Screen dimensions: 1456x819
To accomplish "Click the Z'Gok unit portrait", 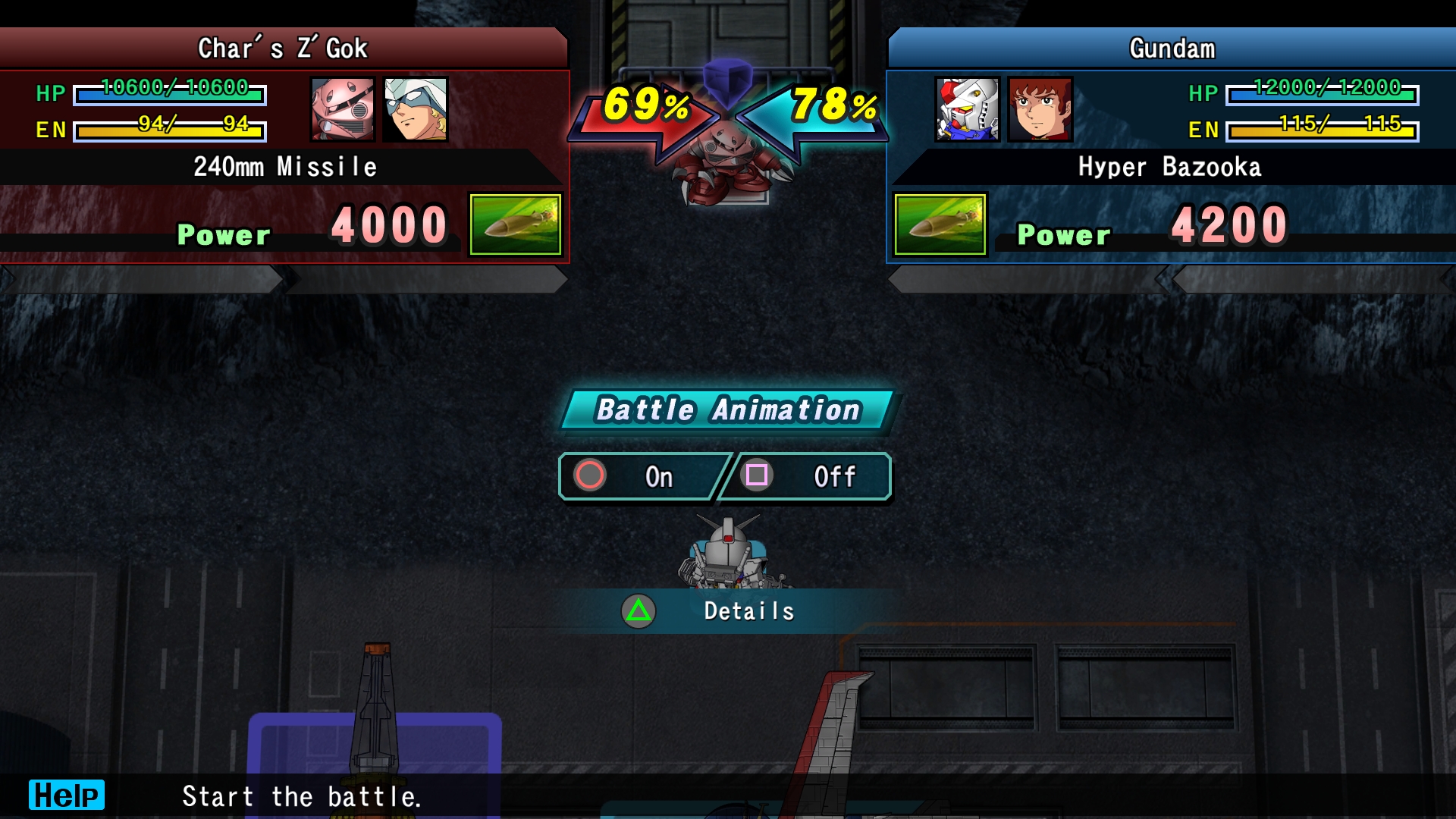I will click(343, 109).
